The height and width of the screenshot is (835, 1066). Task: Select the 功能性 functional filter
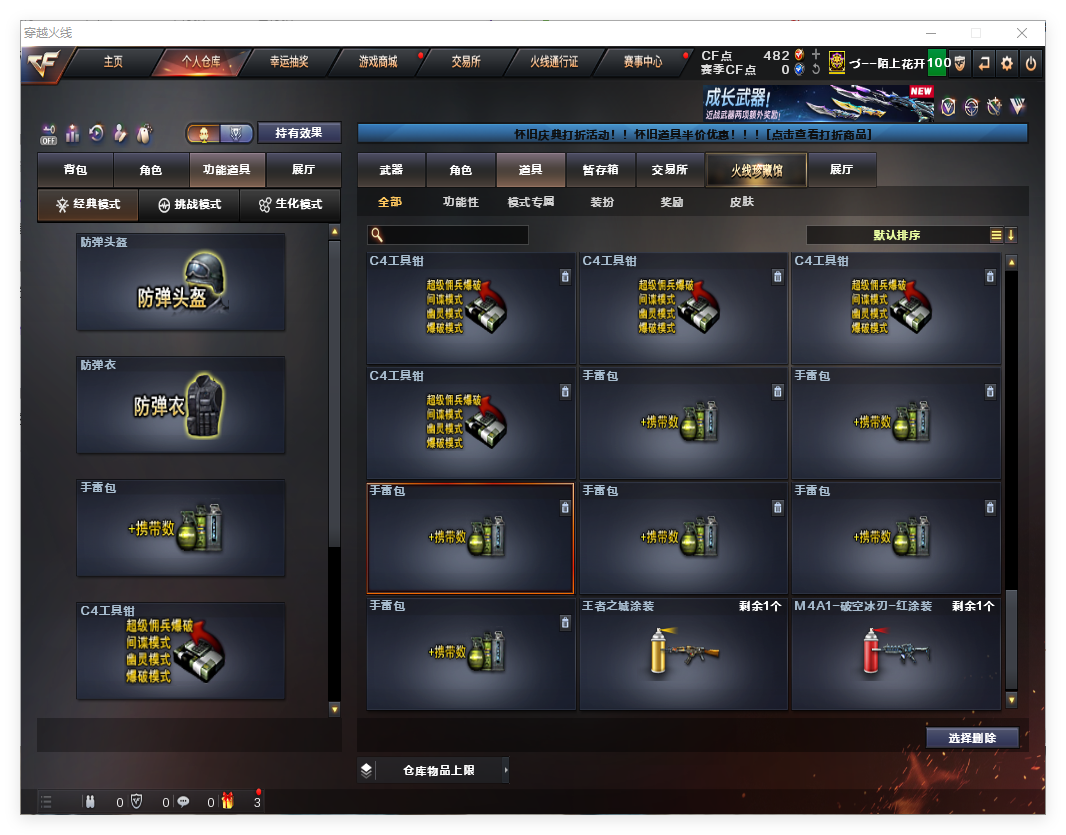pyautogui.click(x=461, y=202)
